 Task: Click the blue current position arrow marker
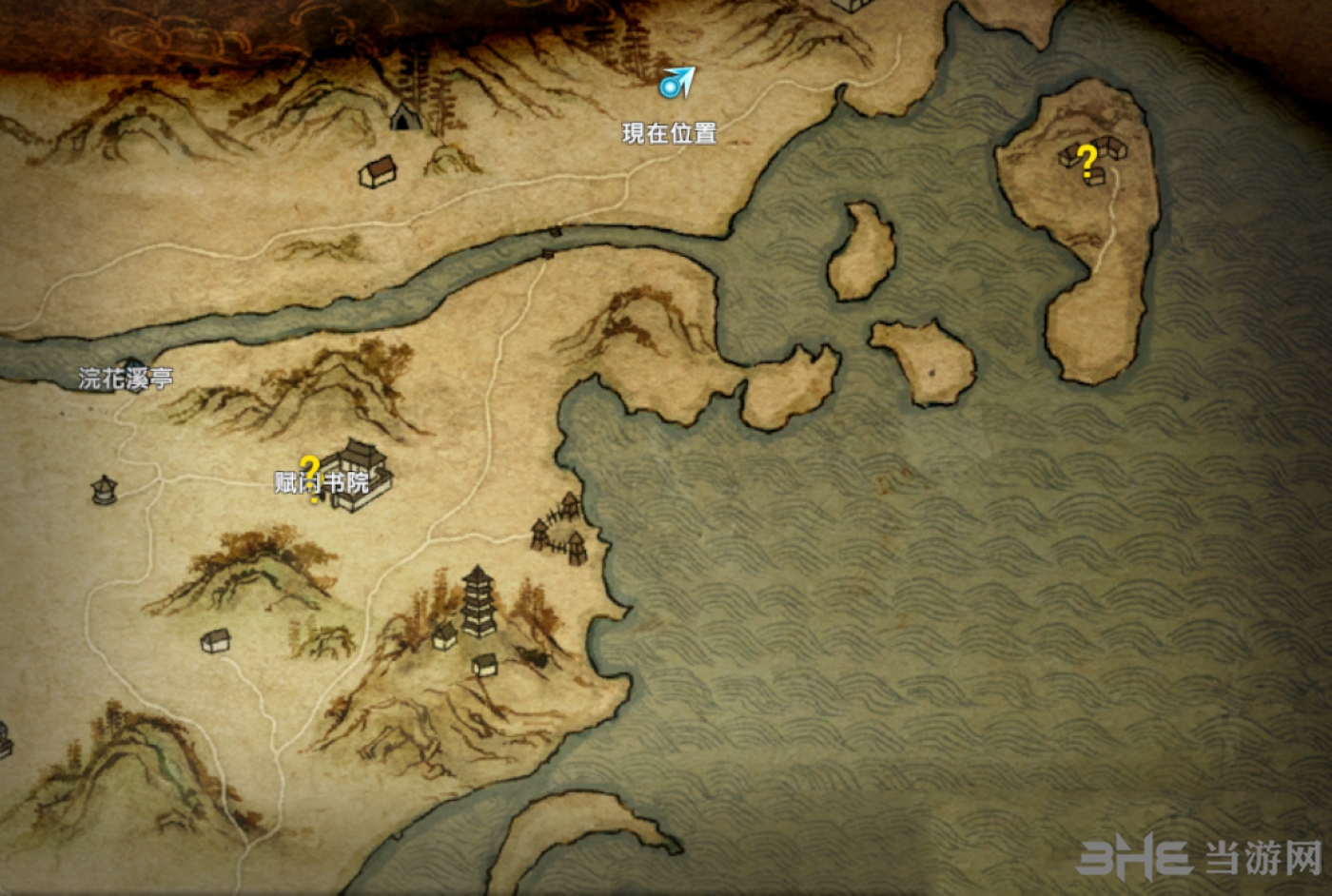pyautogui.click(x=676, y=84)
